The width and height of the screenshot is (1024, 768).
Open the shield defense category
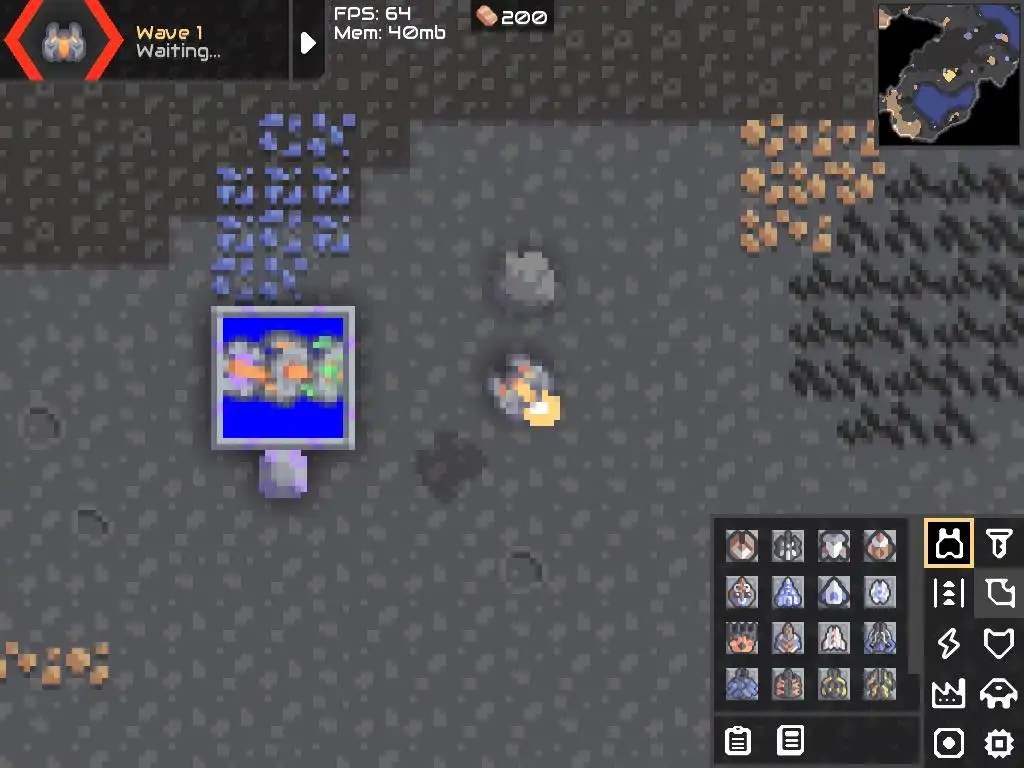998,644
